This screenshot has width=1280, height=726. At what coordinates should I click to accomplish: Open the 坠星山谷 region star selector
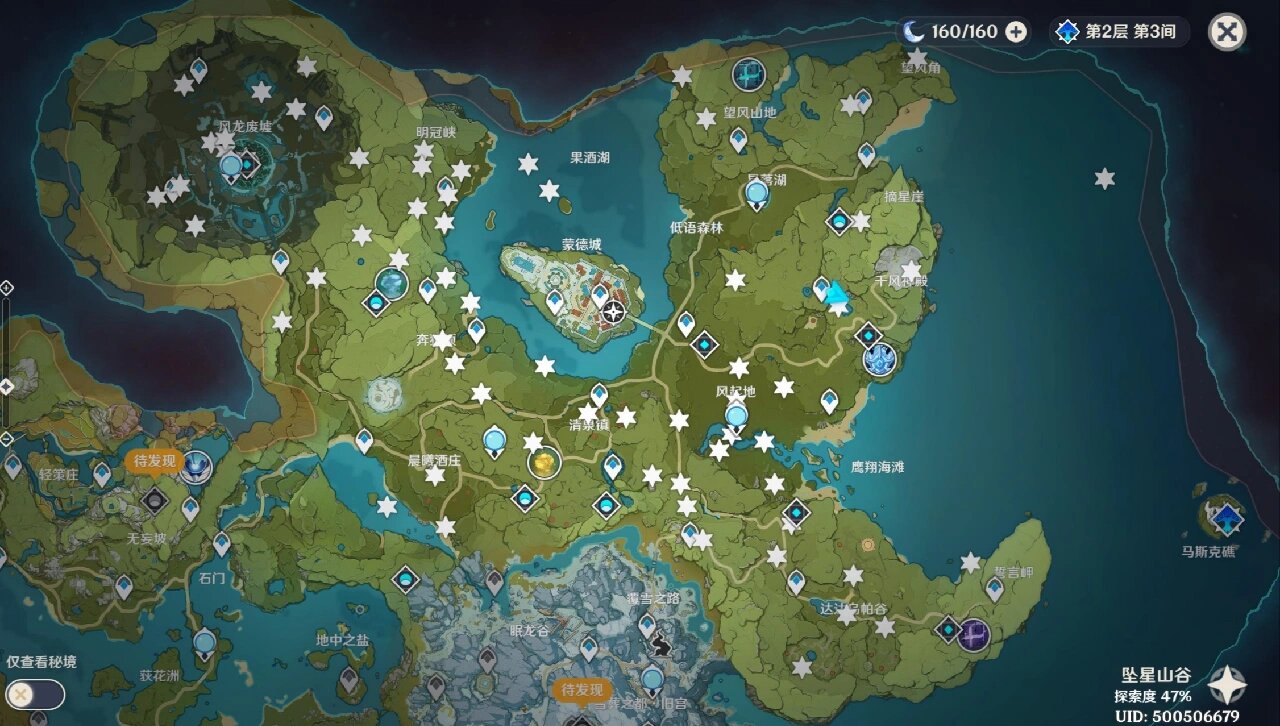coord(1227,686)
